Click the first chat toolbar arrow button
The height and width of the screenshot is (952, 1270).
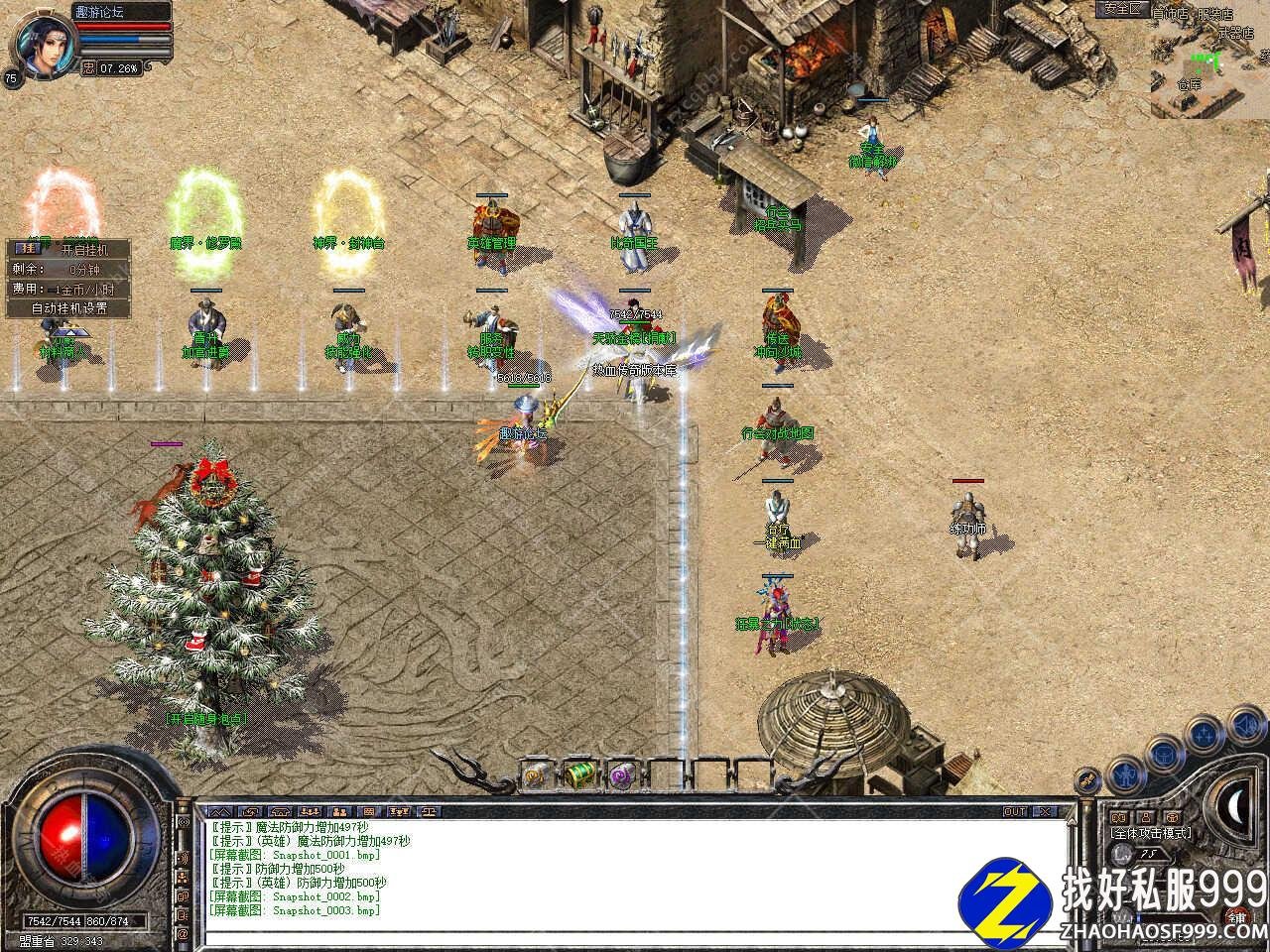219,811
